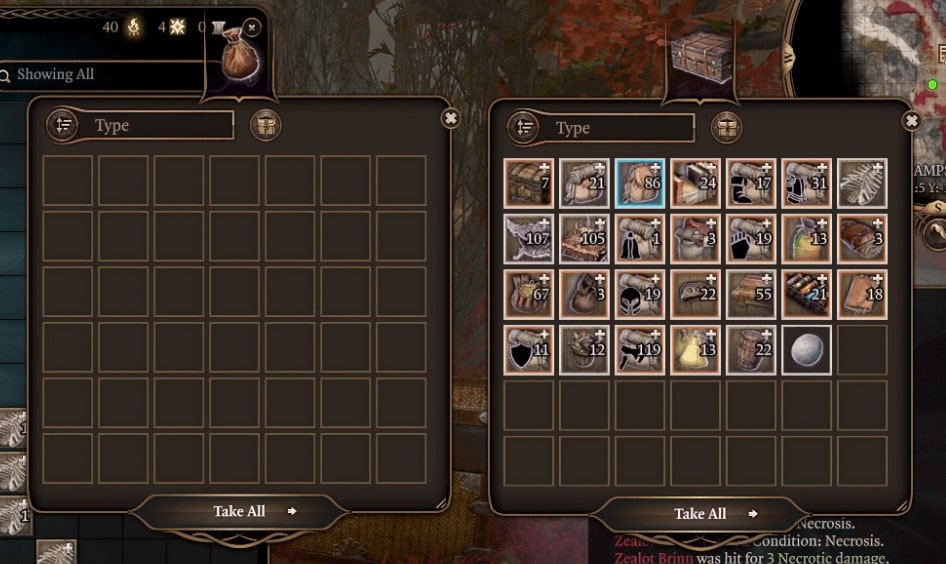The height and width of the screenshot is (564, 946).
Task: Take all items from the chest panel
Action: [x=700, y=514]
